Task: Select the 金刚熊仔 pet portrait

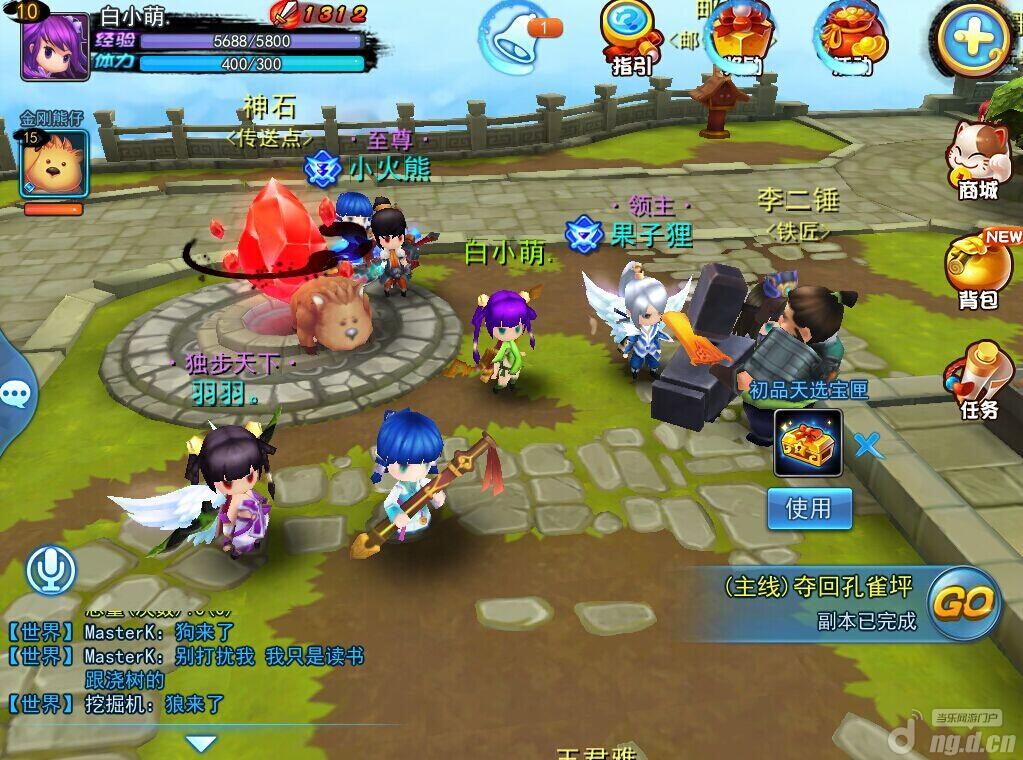Action: coord(52,164)
